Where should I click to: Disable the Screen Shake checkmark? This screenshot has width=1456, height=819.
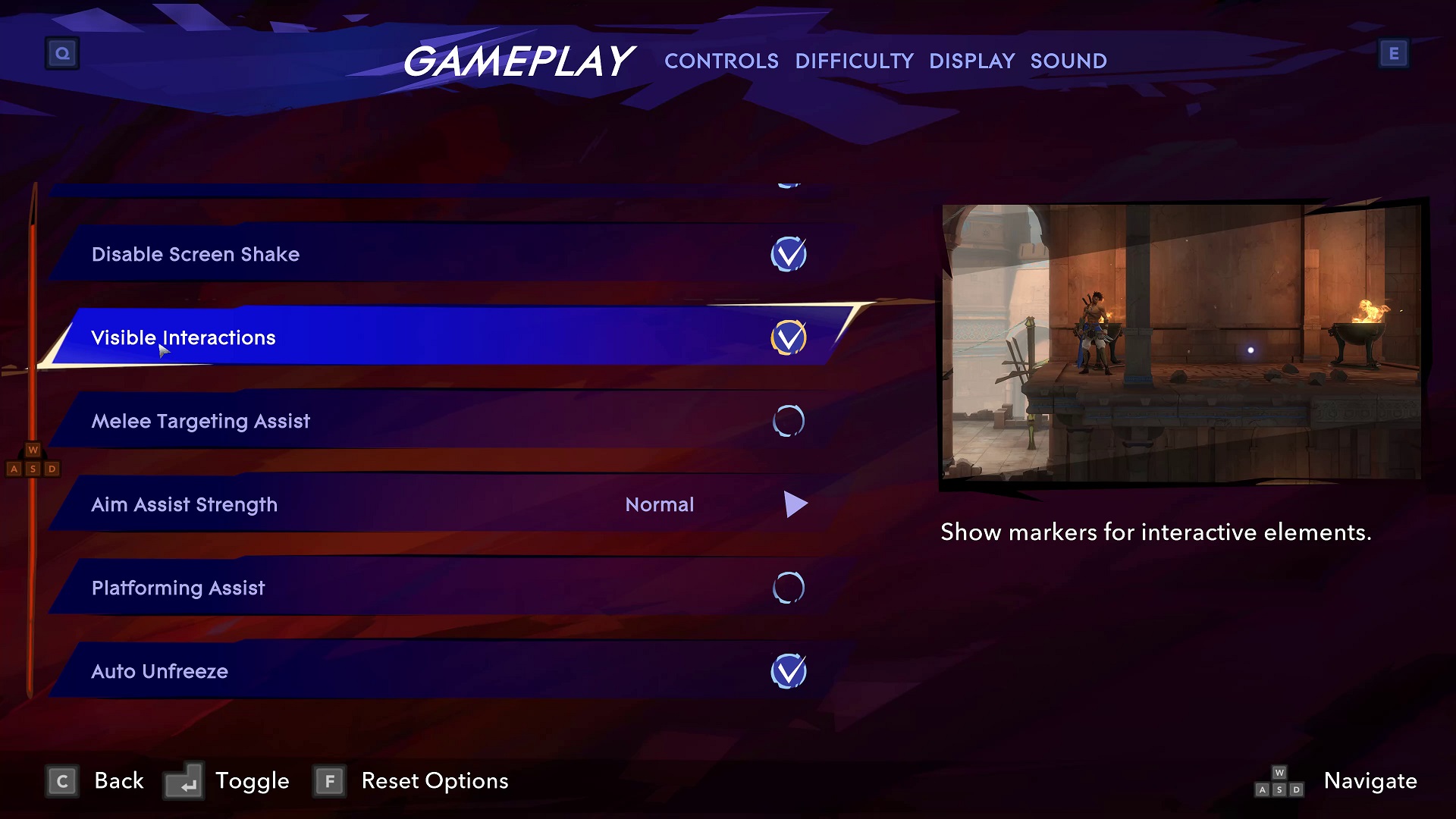point(789,254)
